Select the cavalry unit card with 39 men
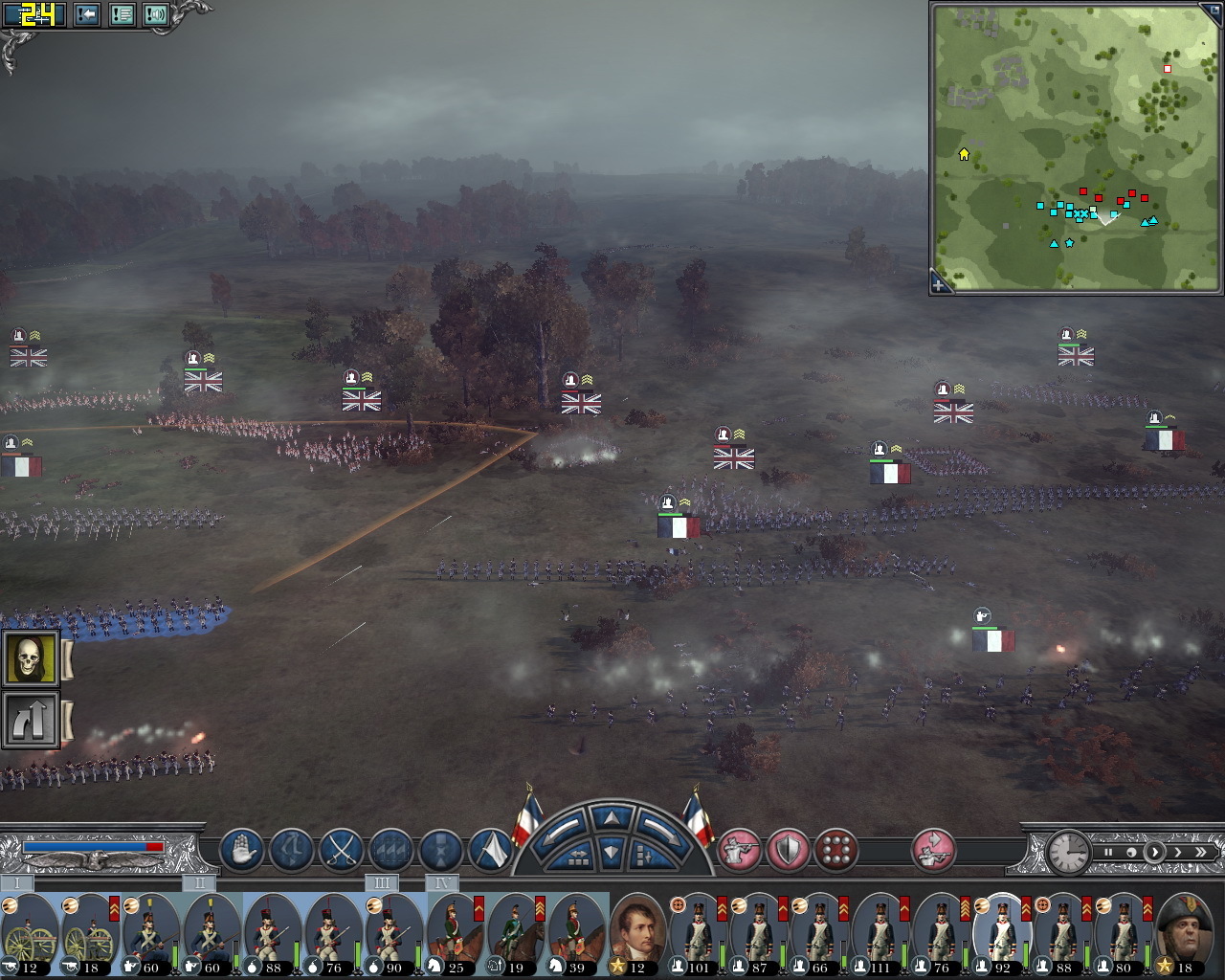This screenshot has height=980, width=1225. pos(576,934)
